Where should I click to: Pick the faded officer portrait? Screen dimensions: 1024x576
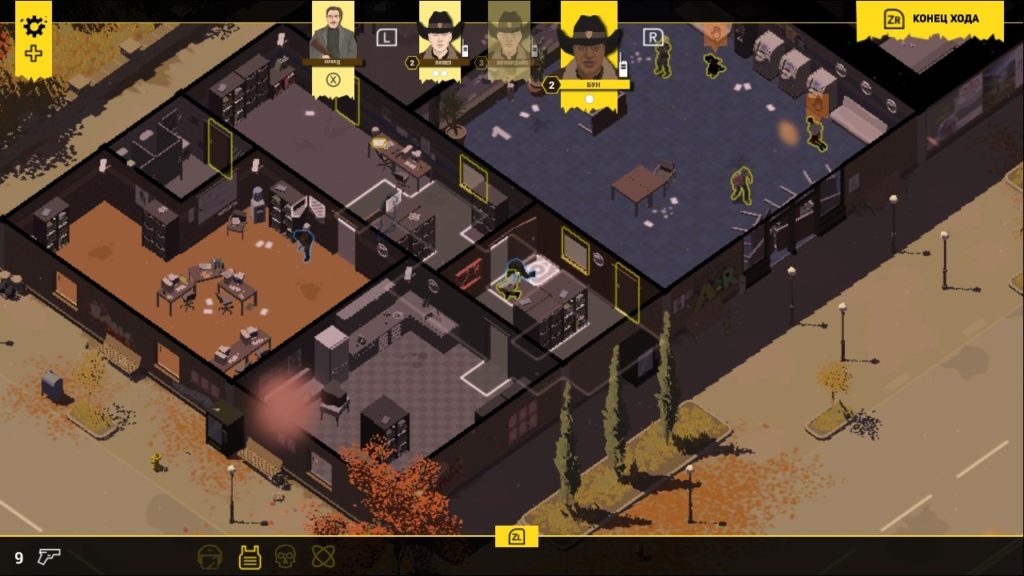508,36
